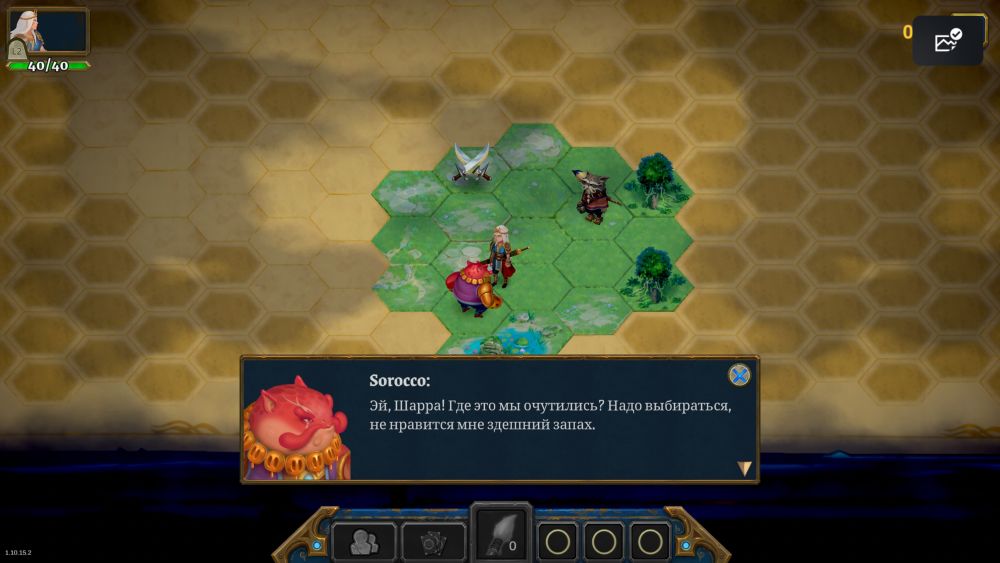The image size is (1000, 563).
Task: Open the party members panel
Action: pyautogui.click(x=364, y=542)
